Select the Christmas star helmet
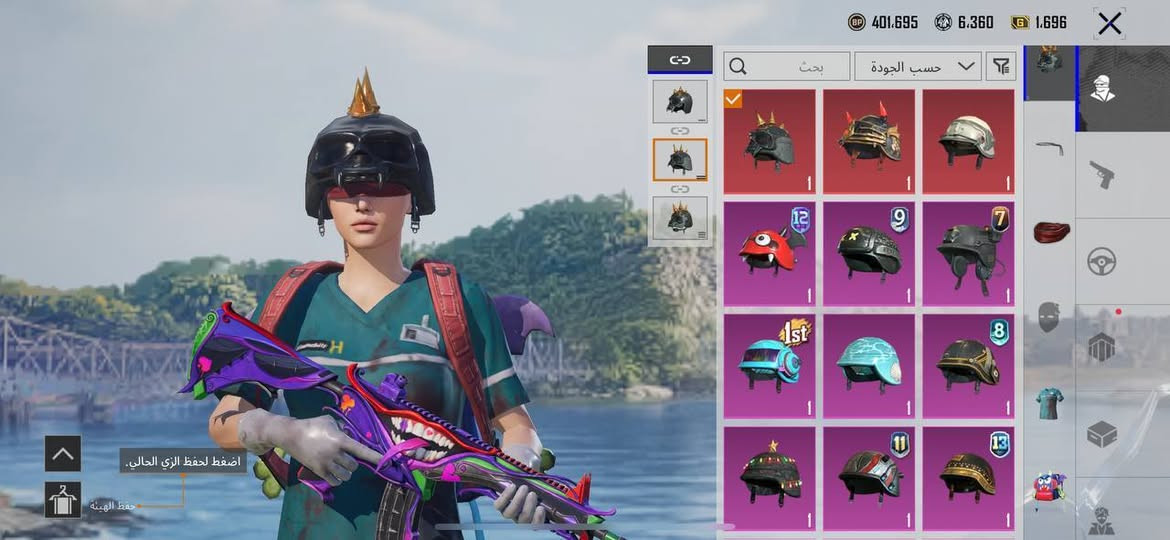The height and width of the screenshot is (540, 1170). click(769, 478)
